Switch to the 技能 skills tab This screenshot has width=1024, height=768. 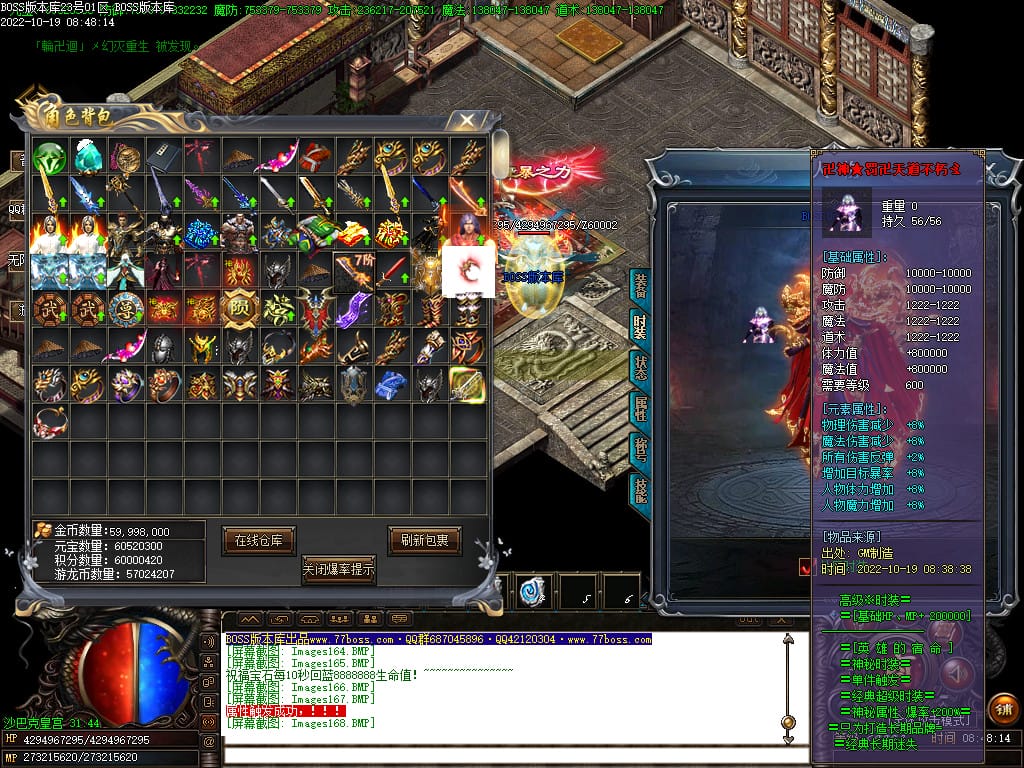click(640, 488)
